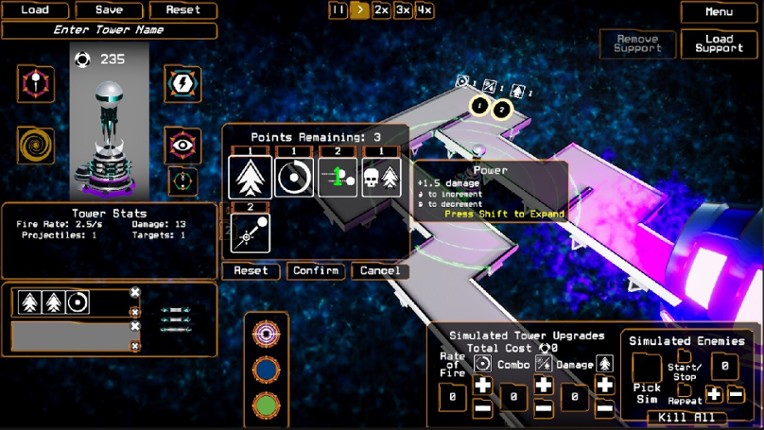Select the Power upgrade with triple arrows
This screenshot has width=764, height=430.
click(250, 178)
